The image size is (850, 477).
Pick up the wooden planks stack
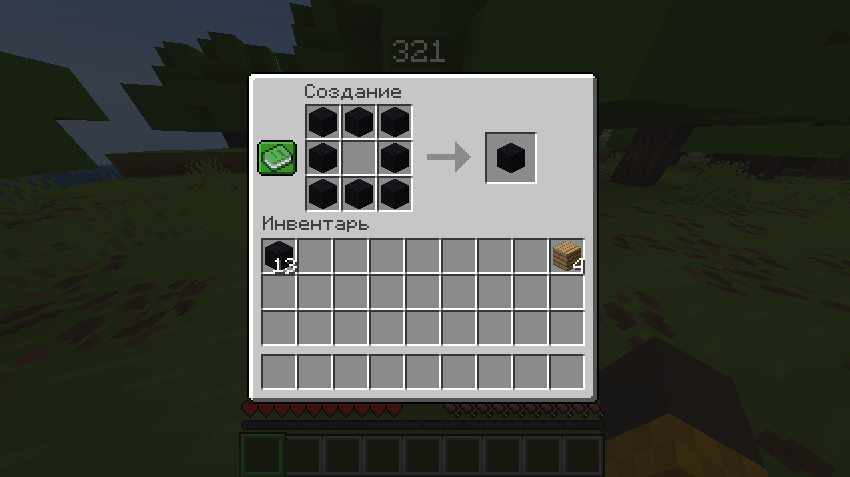click(x=567, y=256)
